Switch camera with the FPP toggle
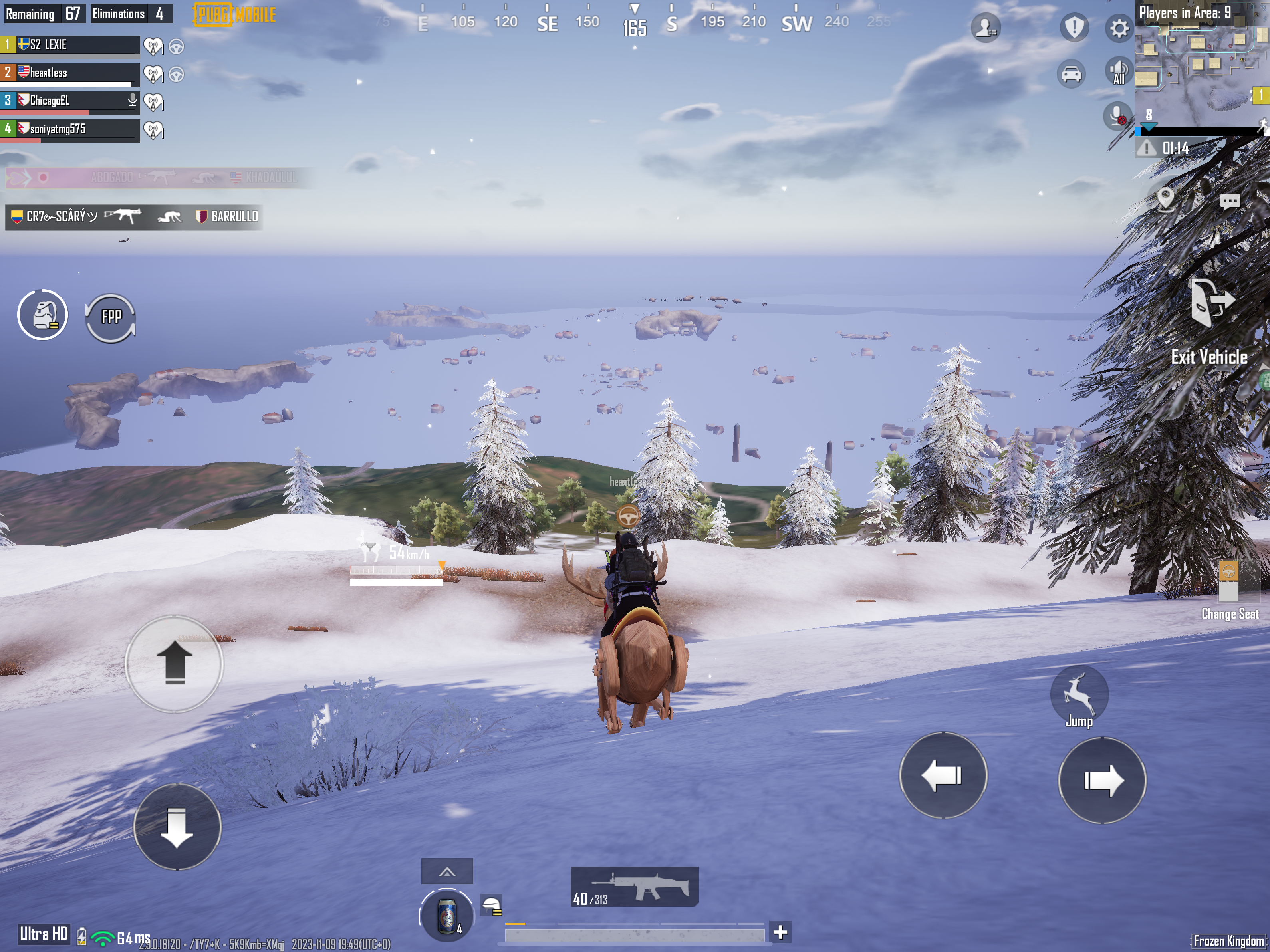Viewport: 1270px width, 952px height. coord(111,317)
